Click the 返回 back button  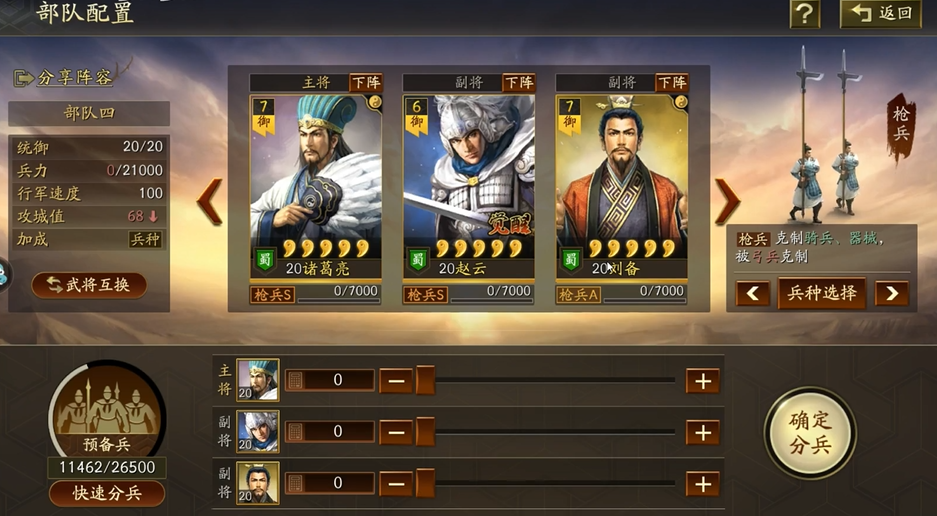coord(880,14)
